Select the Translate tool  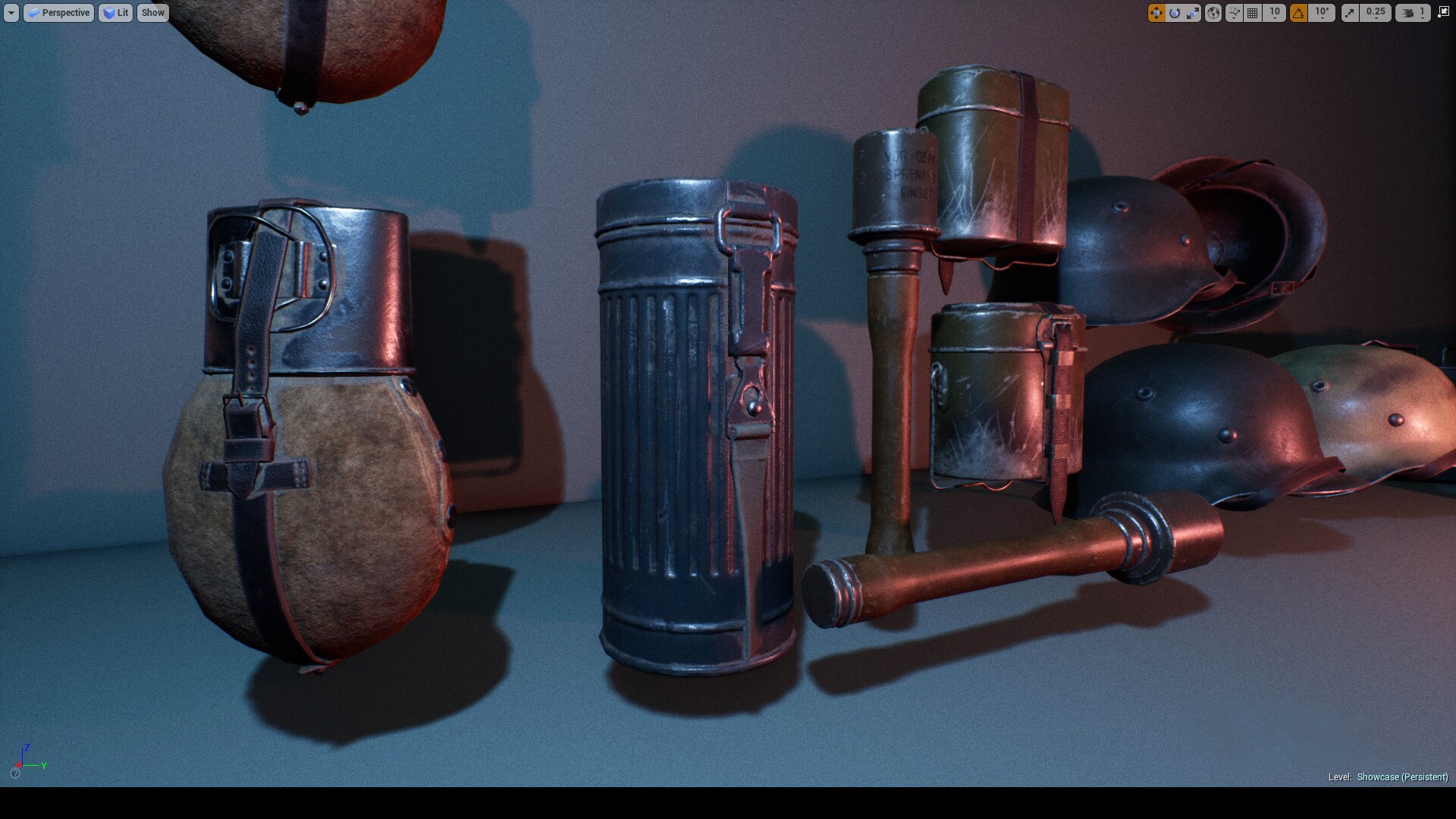point(1157,13)
